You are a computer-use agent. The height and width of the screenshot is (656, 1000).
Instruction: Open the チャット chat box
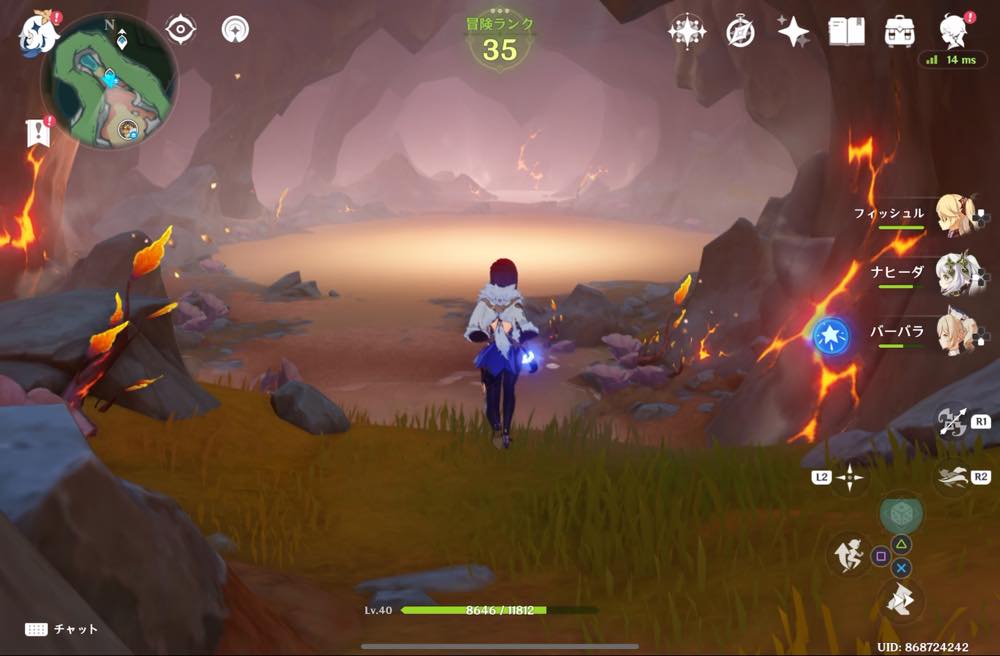click(x=62, y=629)
